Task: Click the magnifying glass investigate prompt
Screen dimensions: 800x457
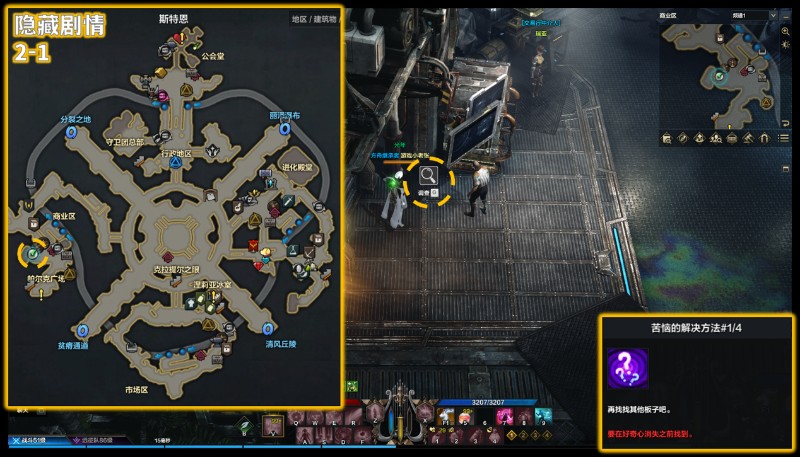Action: pos(429,178)
